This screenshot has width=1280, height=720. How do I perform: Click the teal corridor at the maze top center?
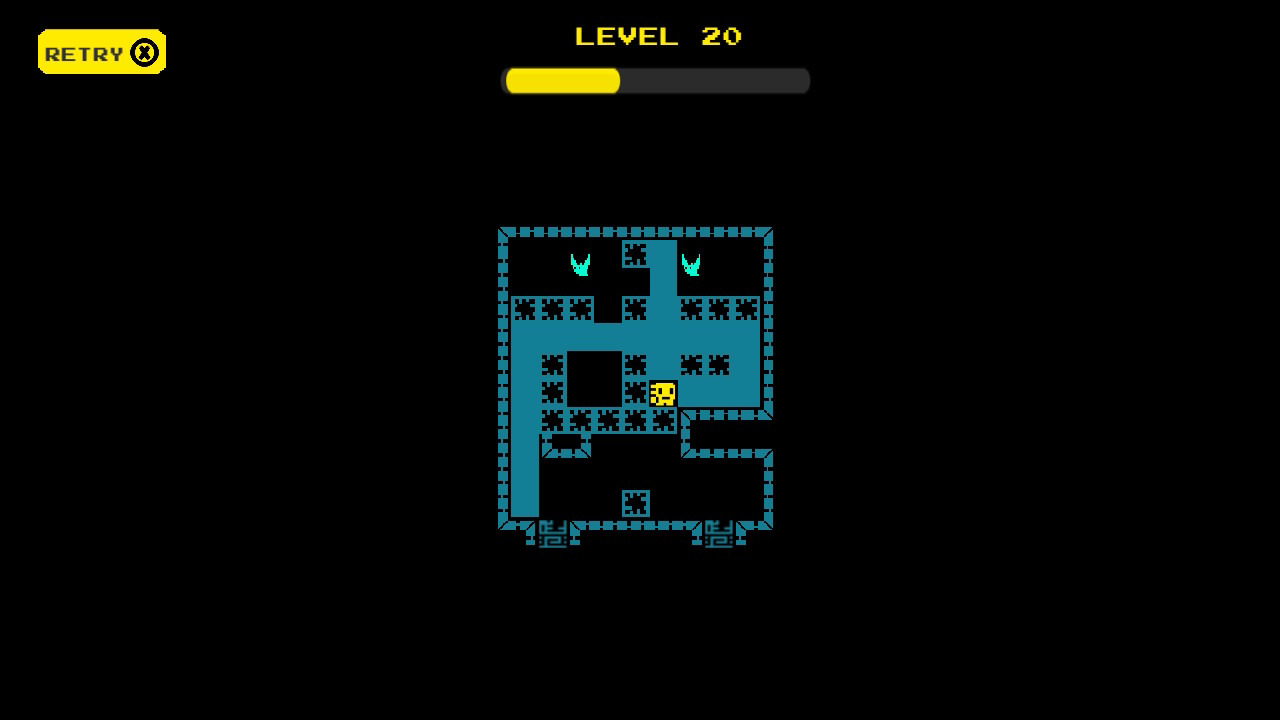pyautogui.click(x=663, y=262)
